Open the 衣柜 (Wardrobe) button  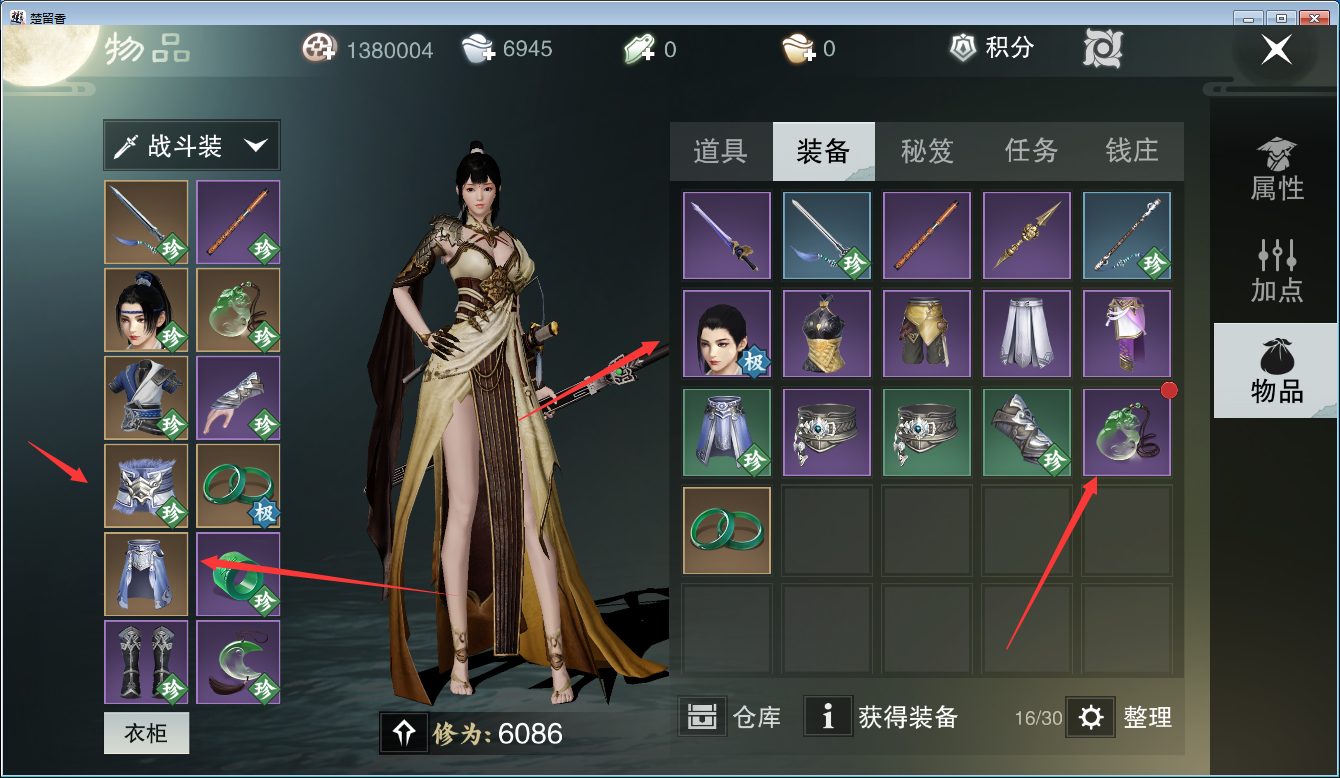(x=145, y=733)
